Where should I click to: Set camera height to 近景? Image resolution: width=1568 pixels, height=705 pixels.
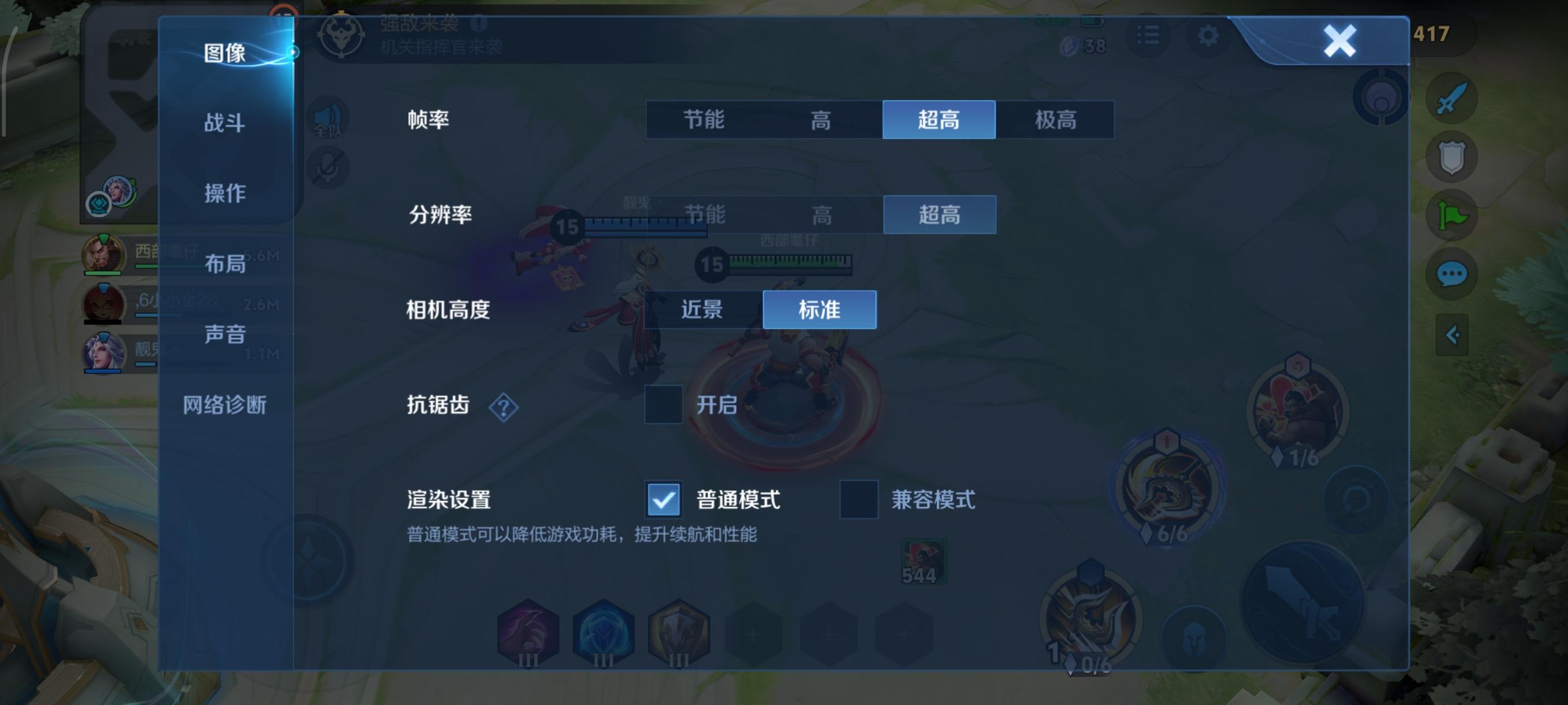pos(701,310)
